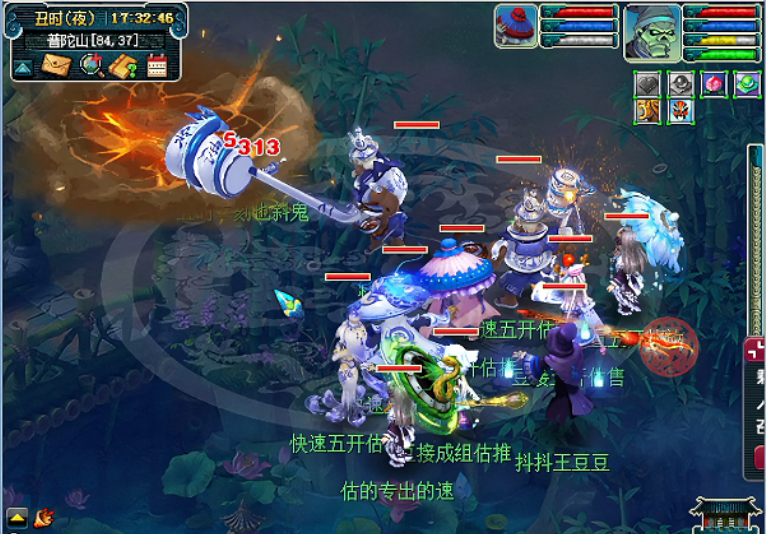Click the flame horn icon beside chat arrow
The height and width of the screenshot is (534, 766).
coord(43,517)
